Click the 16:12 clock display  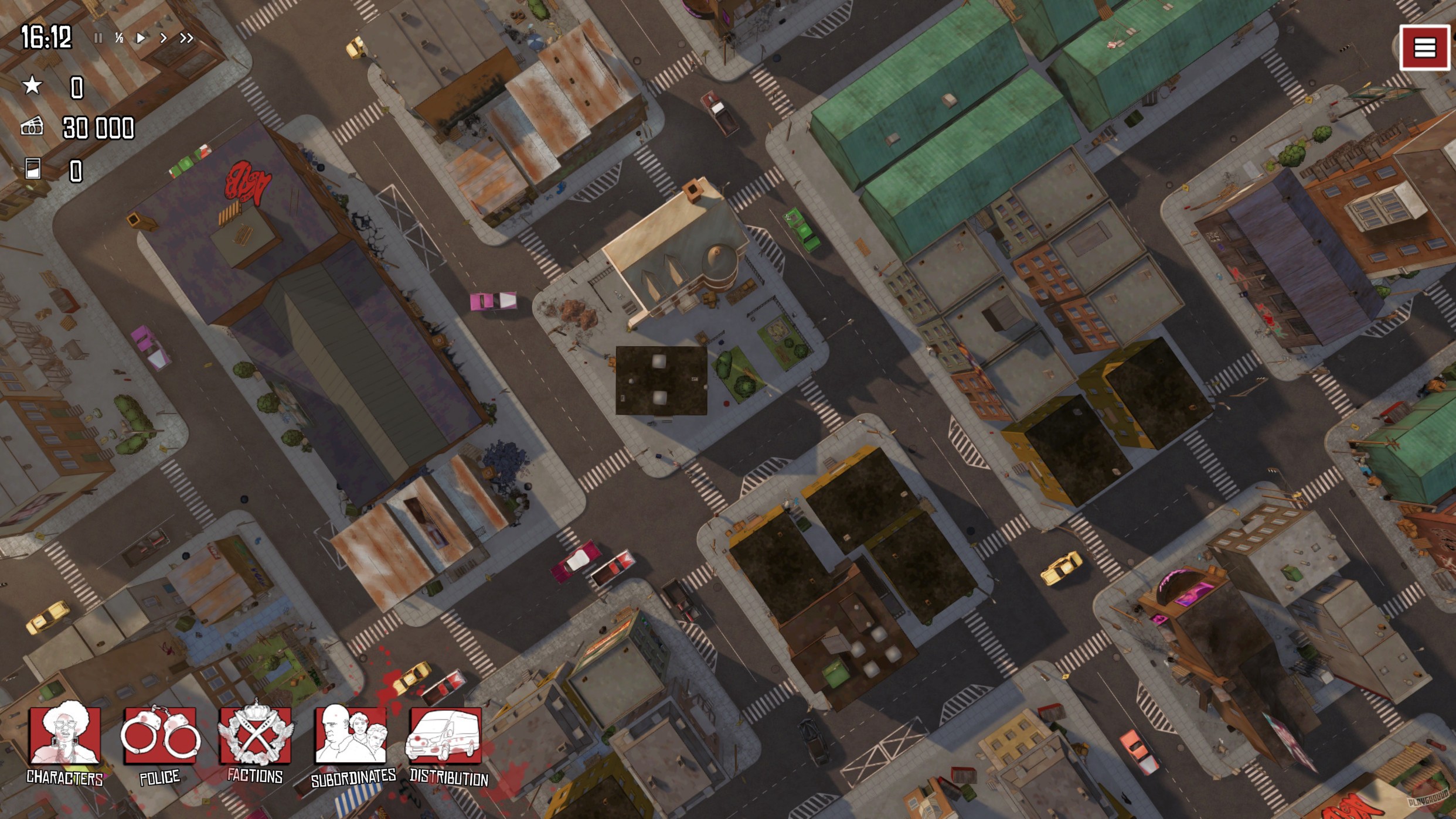(x=47, y=36)
